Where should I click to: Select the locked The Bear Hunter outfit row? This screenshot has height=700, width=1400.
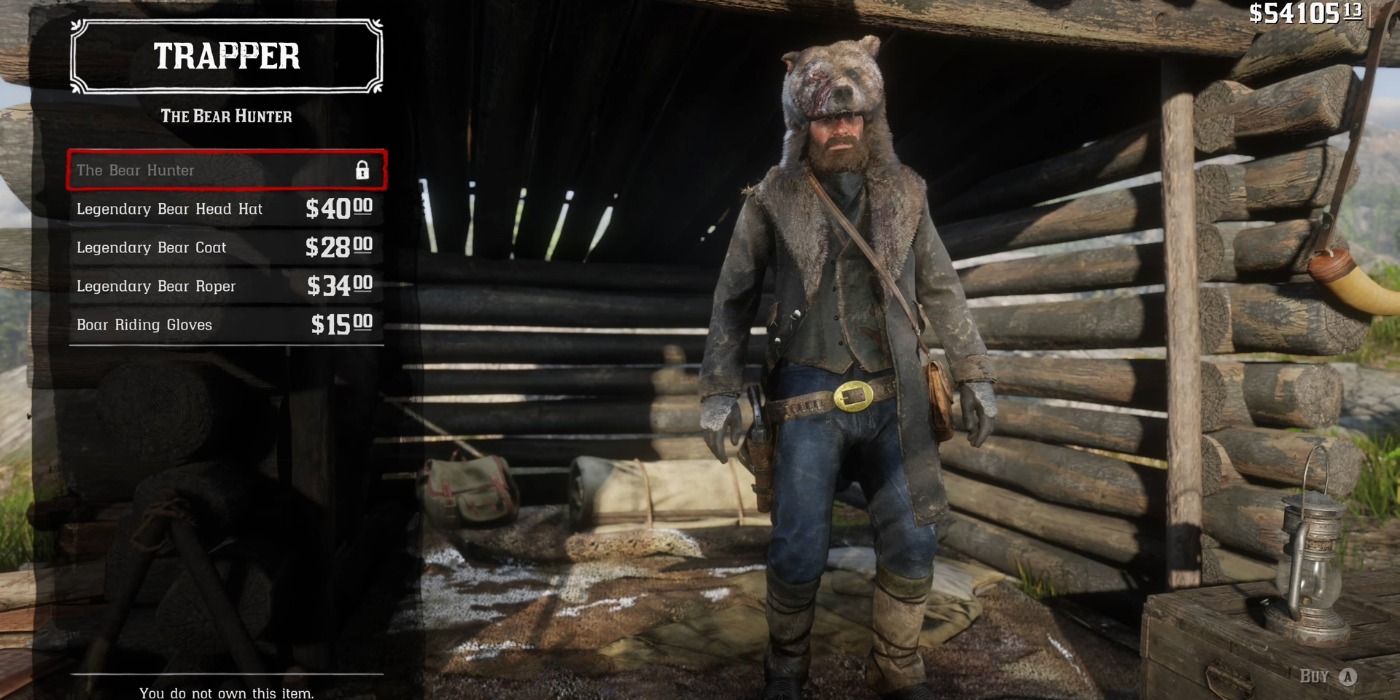226,170
